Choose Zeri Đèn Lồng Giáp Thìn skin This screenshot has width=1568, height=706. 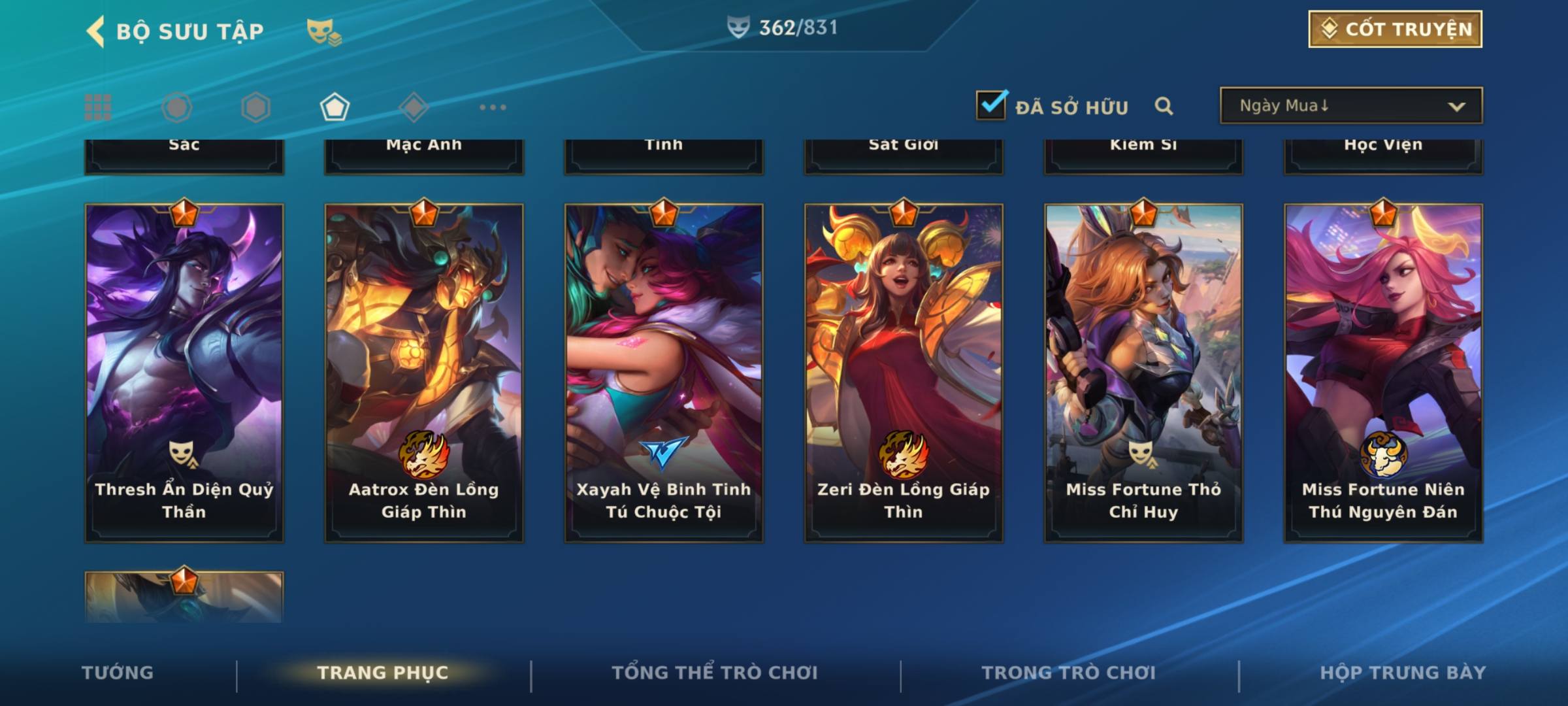904,373
